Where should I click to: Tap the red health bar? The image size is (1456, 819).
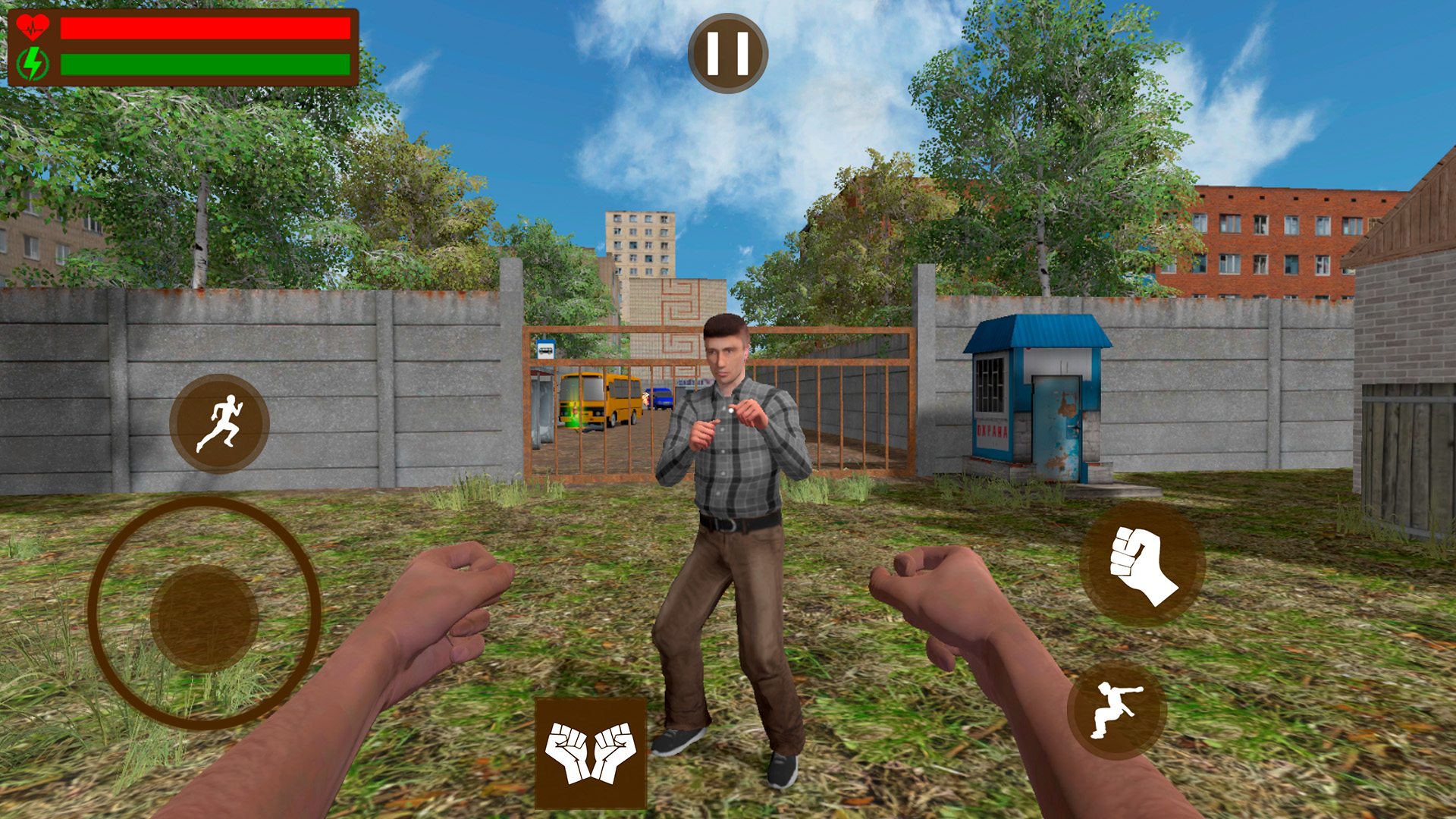(205, 27)
